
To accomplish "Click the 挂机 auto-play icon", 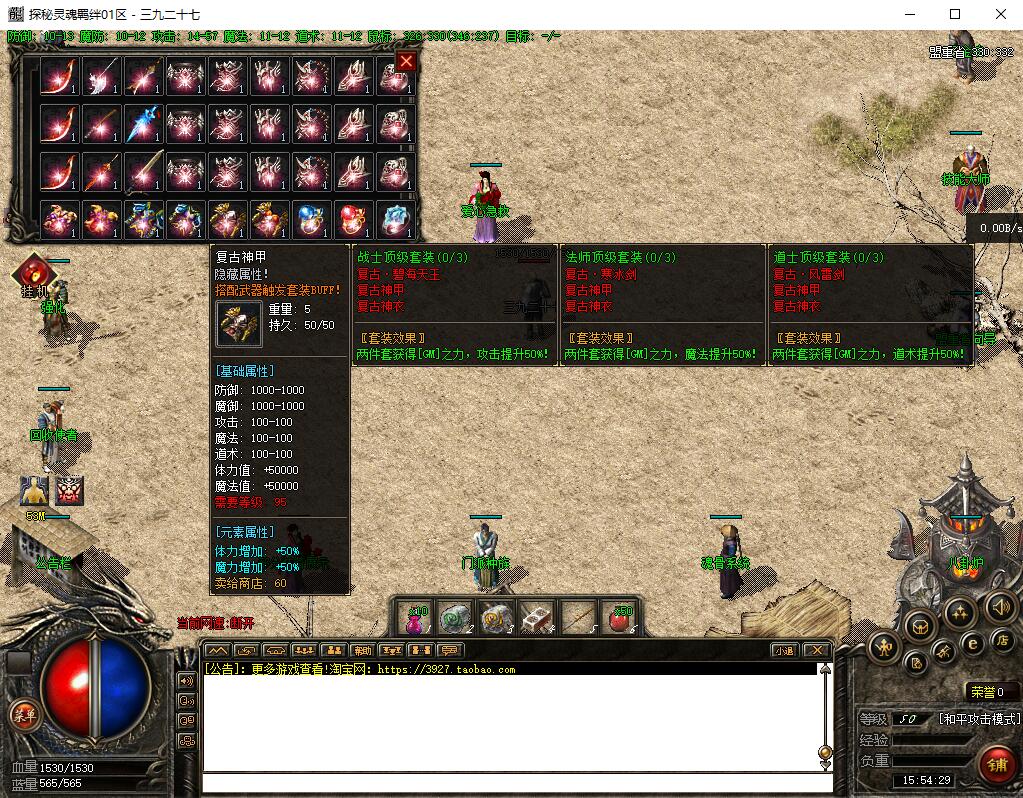I will coord(33,272).
